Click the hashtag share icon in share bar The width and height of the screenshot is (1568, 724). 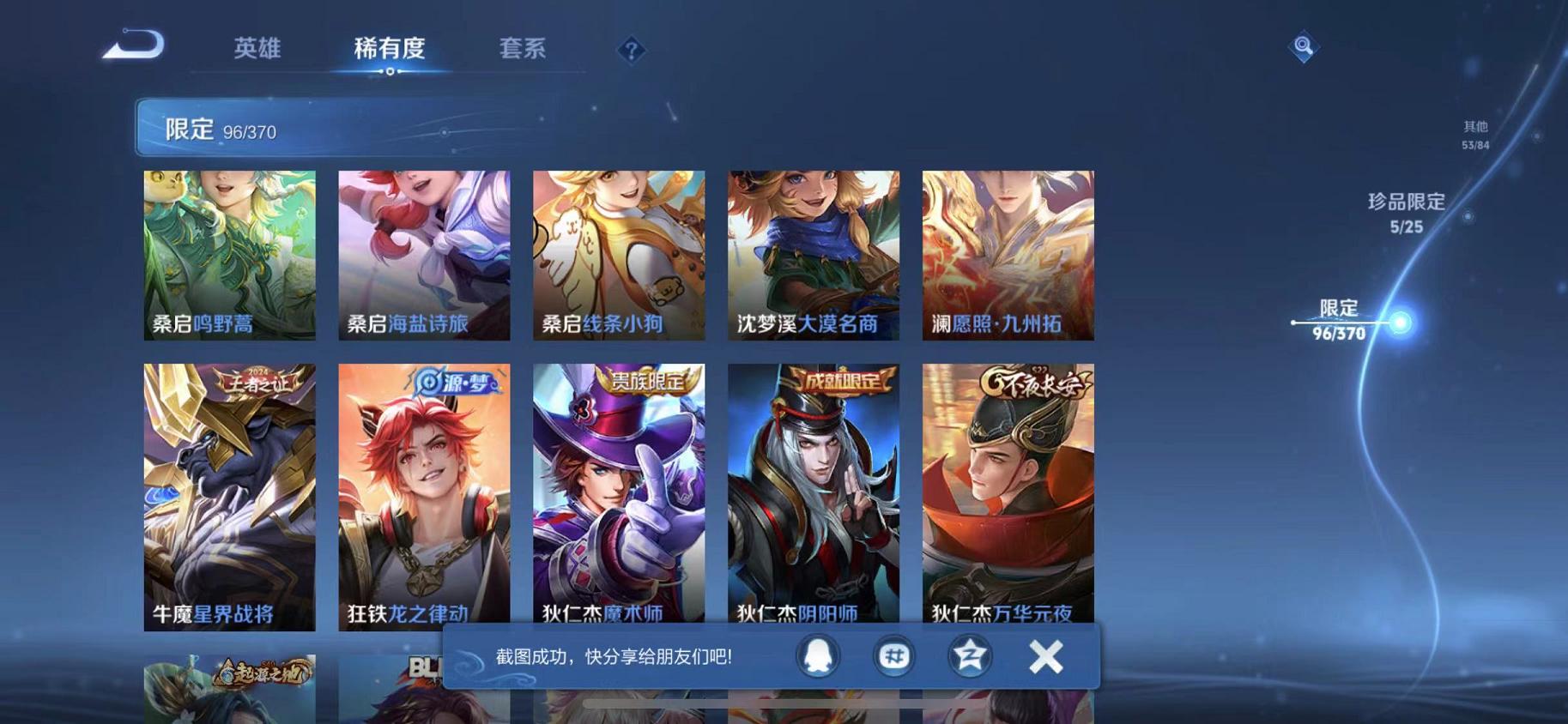[x=893, y=655]
